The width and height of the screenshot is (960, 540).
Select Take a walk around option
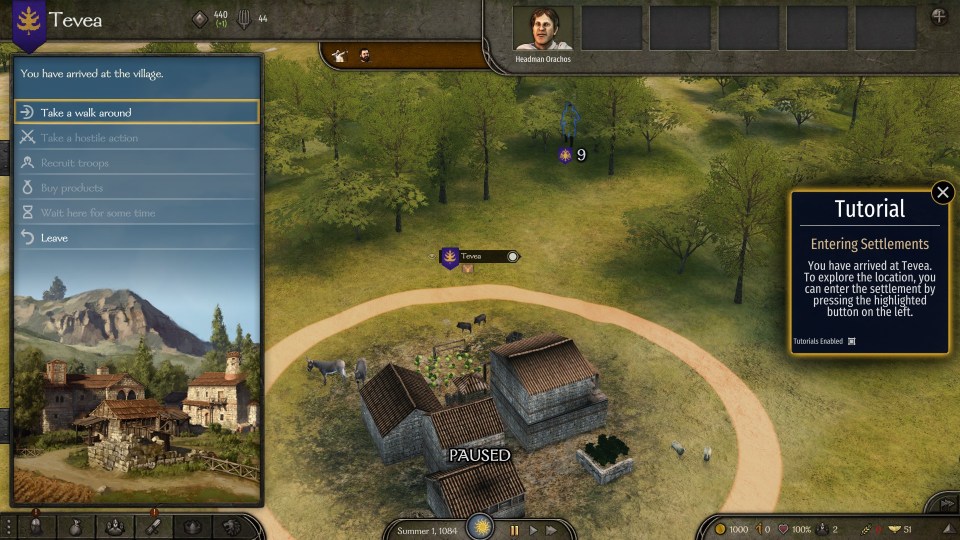coord(136,113)
